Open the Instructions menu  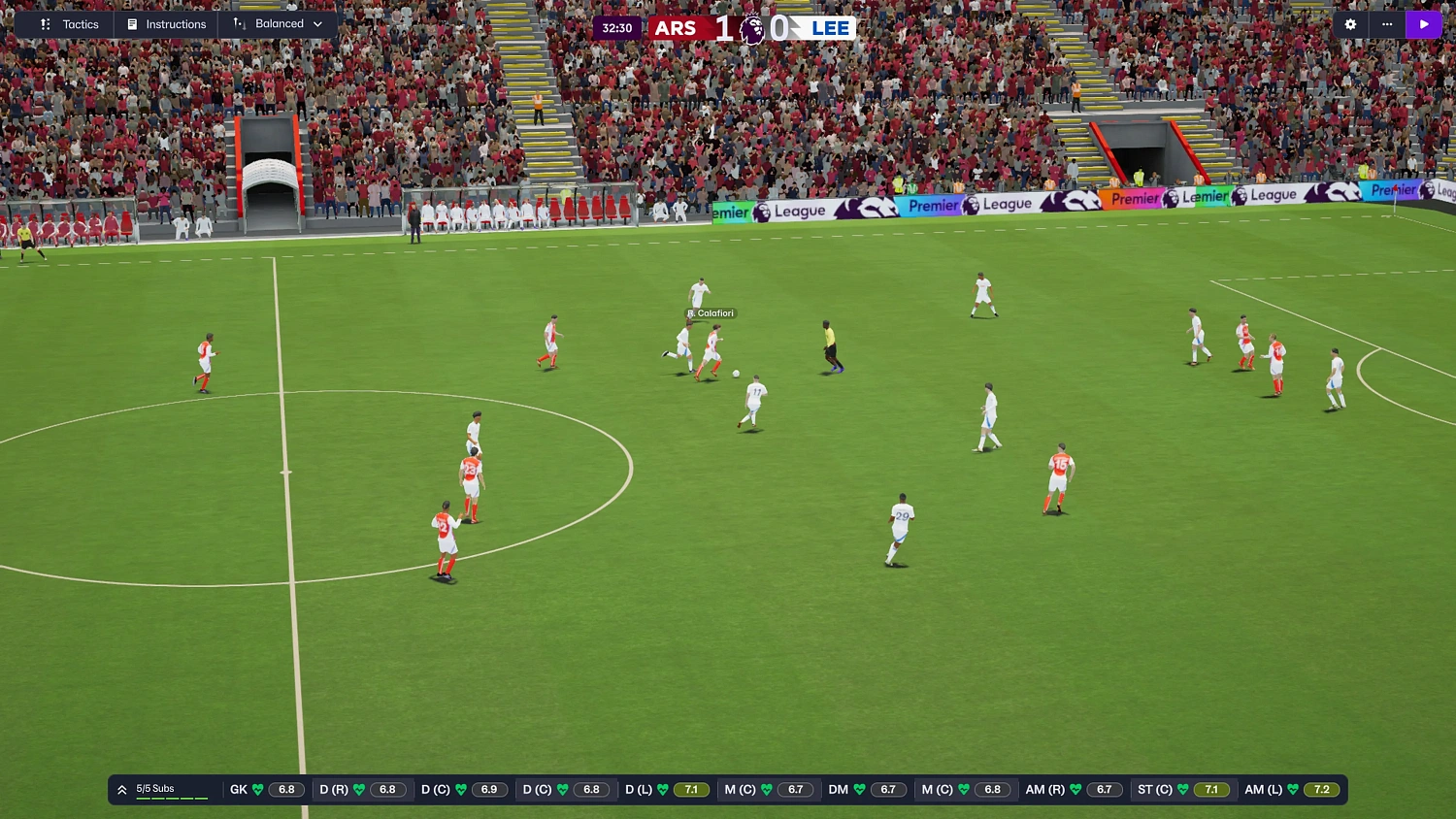[x=177, y=24]
